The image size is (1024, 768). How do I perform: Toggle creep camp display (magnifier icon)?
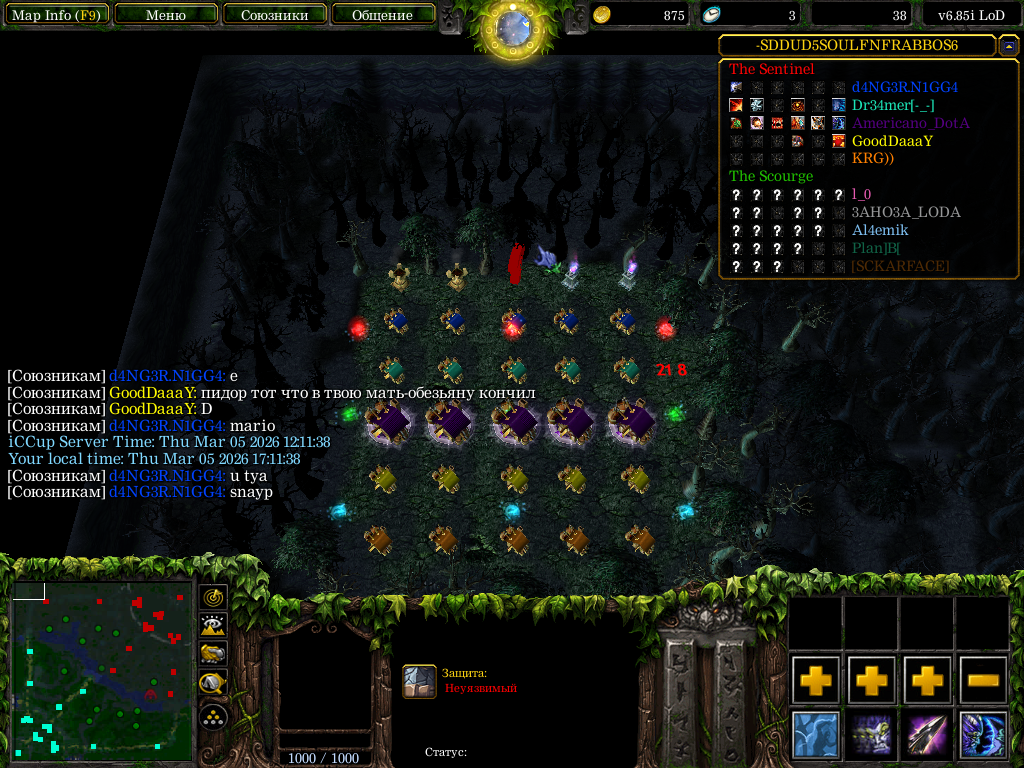[x=214, y=685]
